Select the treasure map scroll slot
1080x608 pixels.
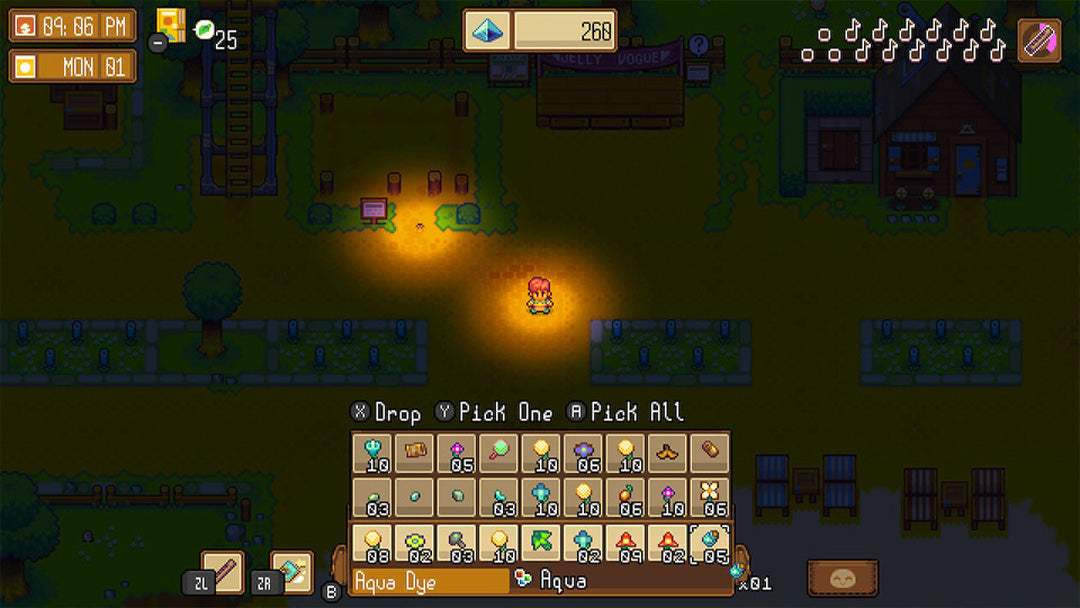coord(414,453)
